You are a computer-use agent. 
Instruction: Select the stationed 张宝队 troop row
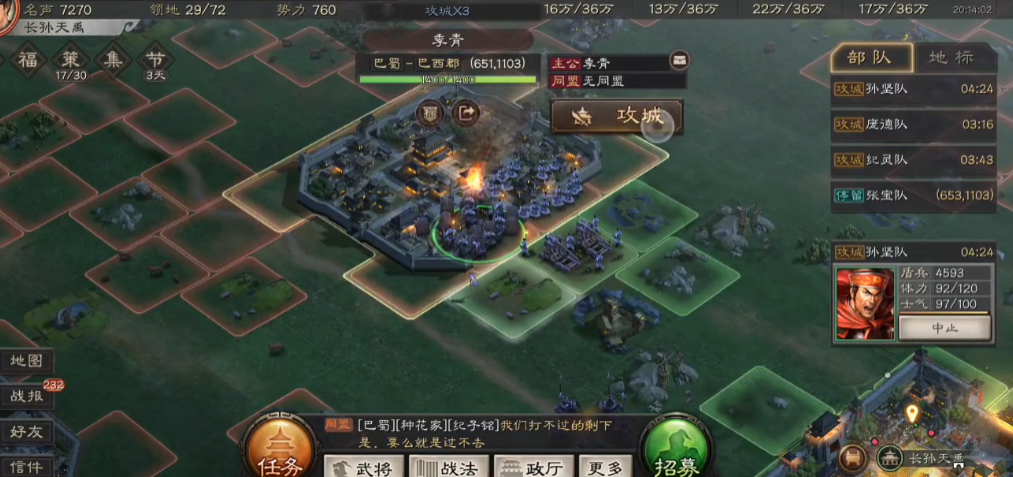[x=915, y=196]
